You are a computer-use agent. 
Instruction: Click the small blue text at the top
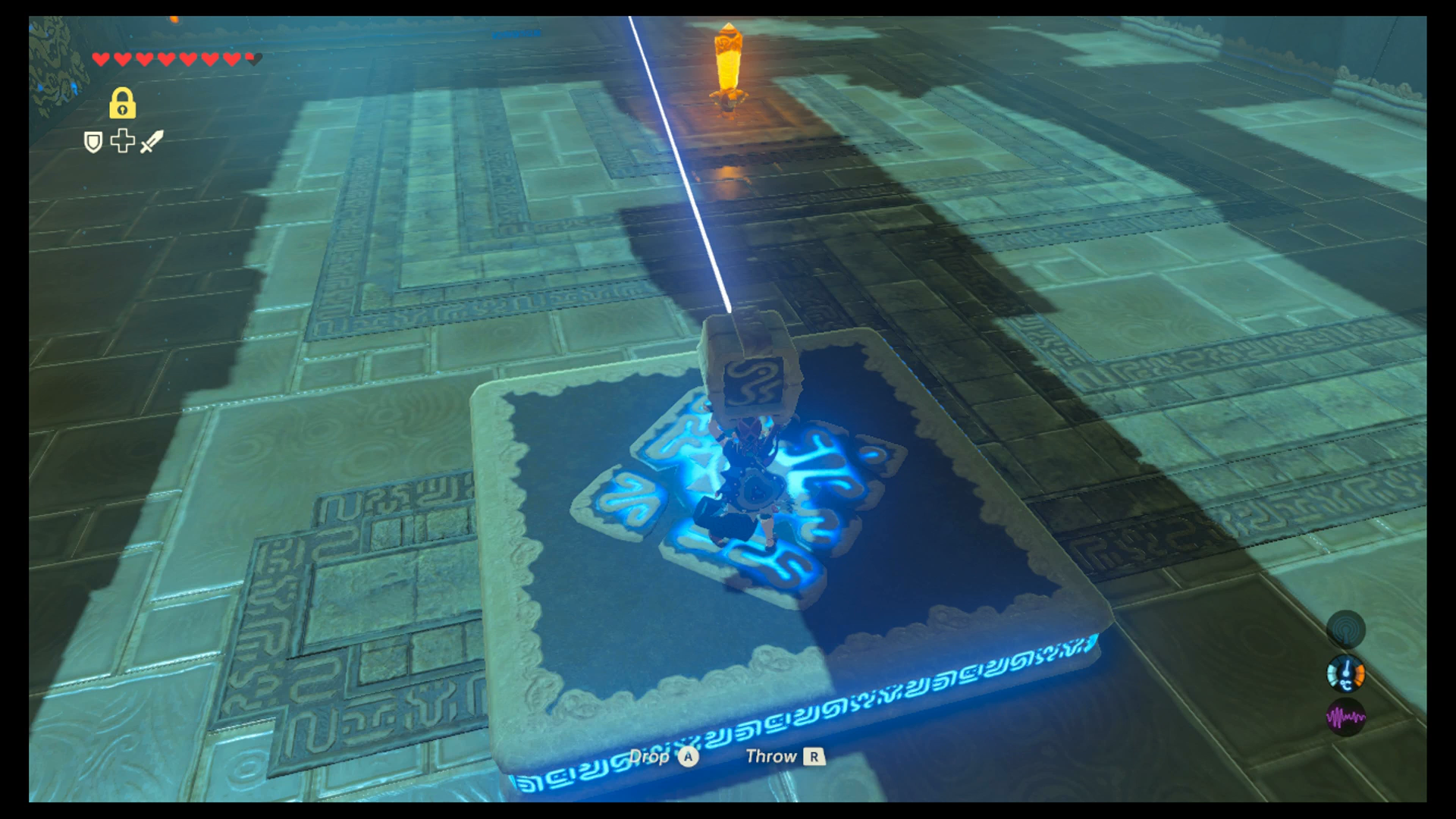coord(516,34)
